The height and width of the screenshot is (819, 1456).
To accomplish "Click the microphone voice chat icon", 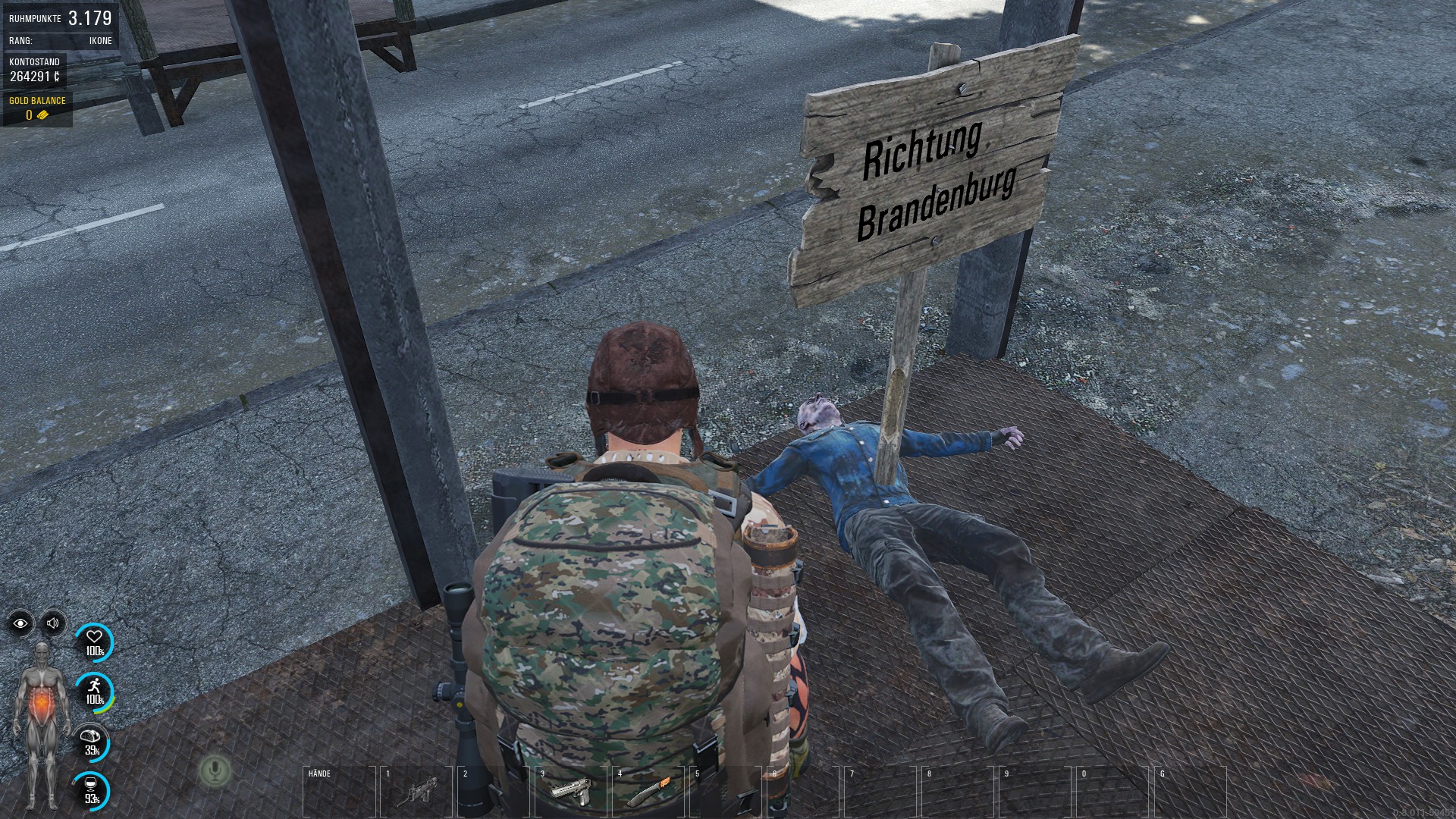I will 215,771.
